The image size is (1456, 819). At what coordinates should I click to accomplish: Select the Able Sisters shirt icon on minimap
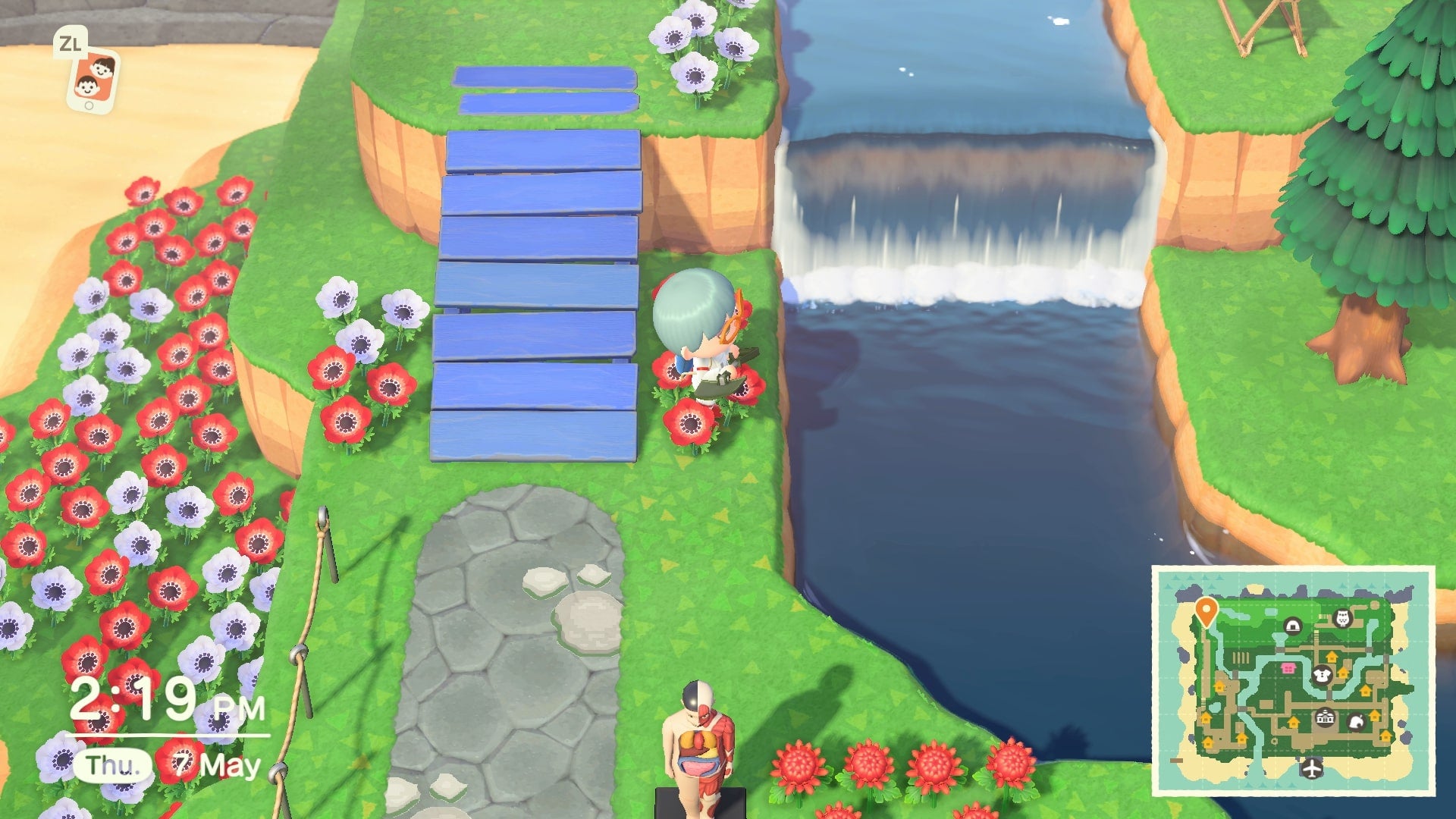pos(1322,674)
